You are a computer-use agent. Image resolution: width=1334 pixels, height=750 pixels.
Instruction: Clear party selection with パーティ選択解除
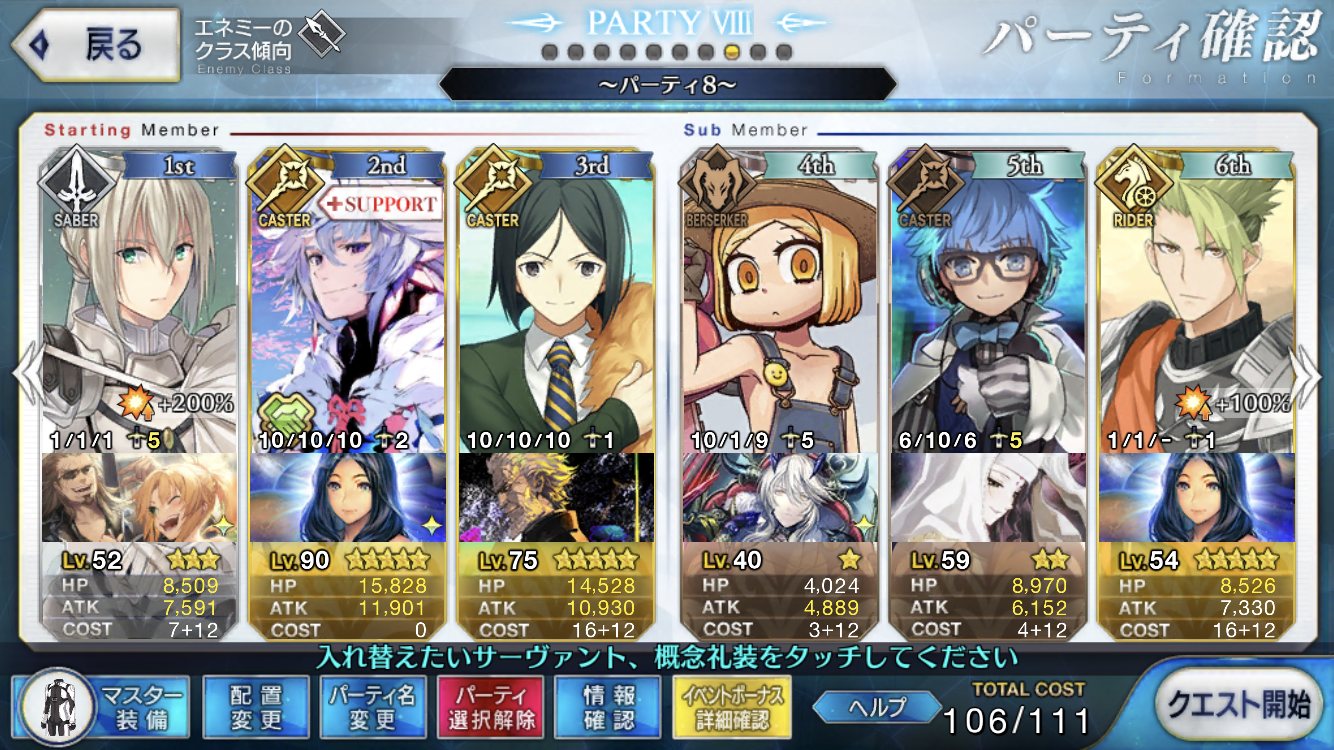(x=490, y=708)
